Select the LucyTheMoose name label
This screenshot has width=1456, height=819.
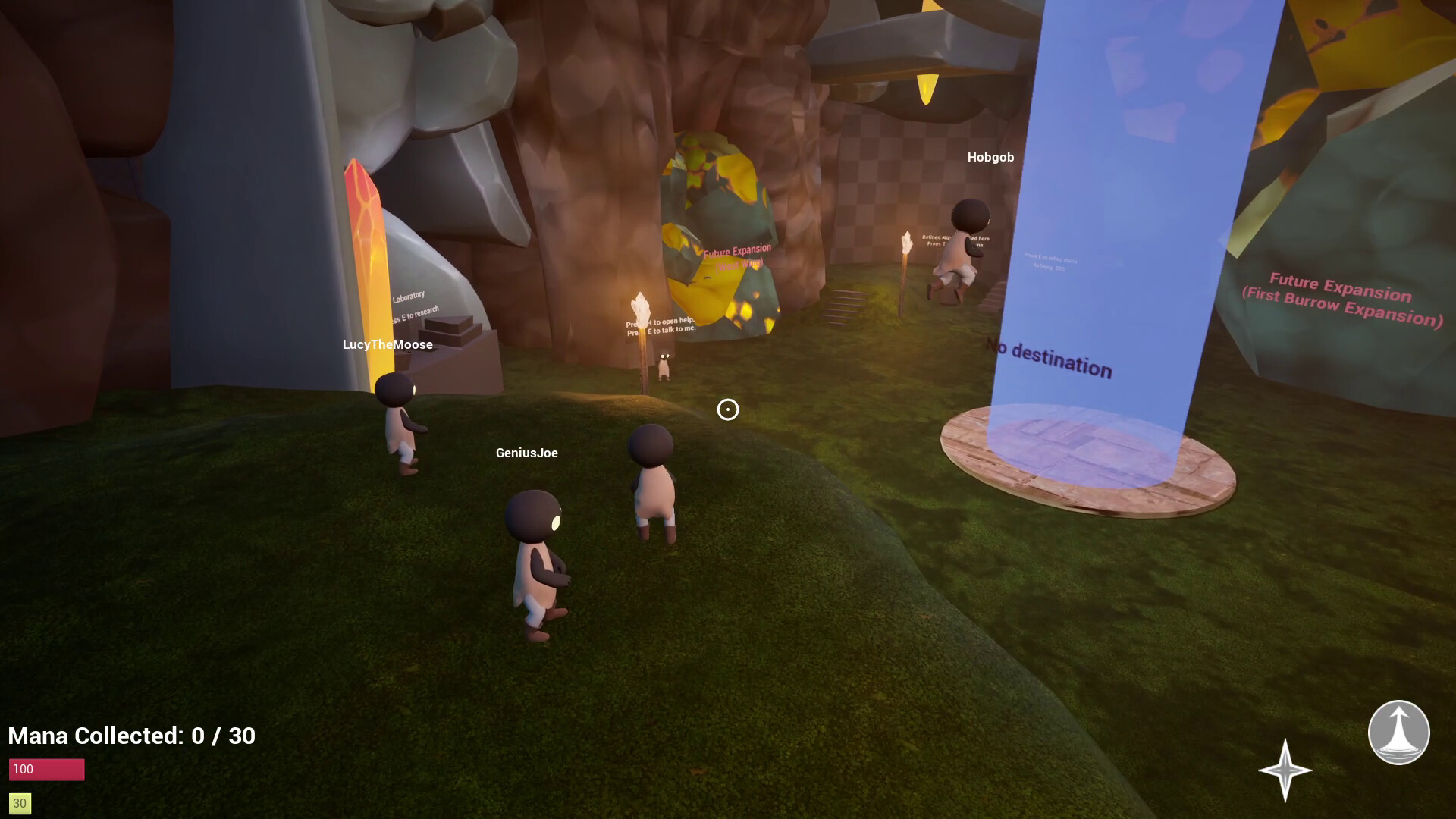387,344
